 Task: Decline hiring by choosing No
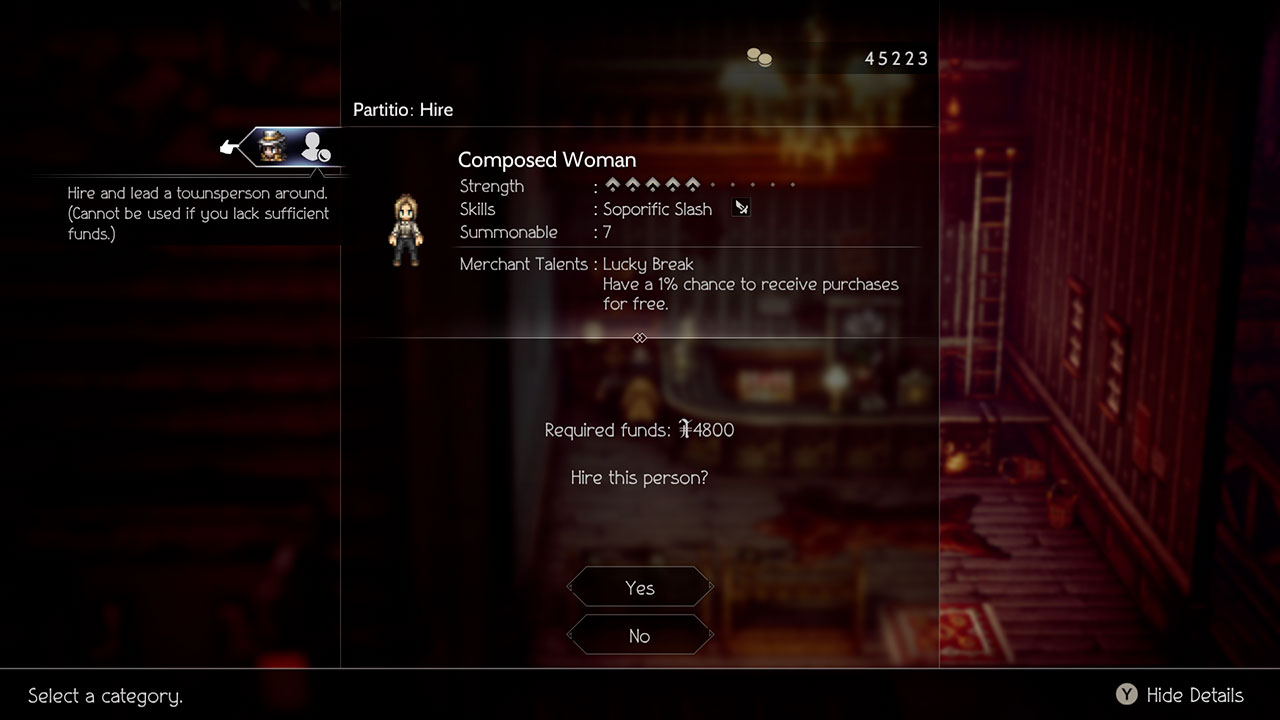pos(640,636)
